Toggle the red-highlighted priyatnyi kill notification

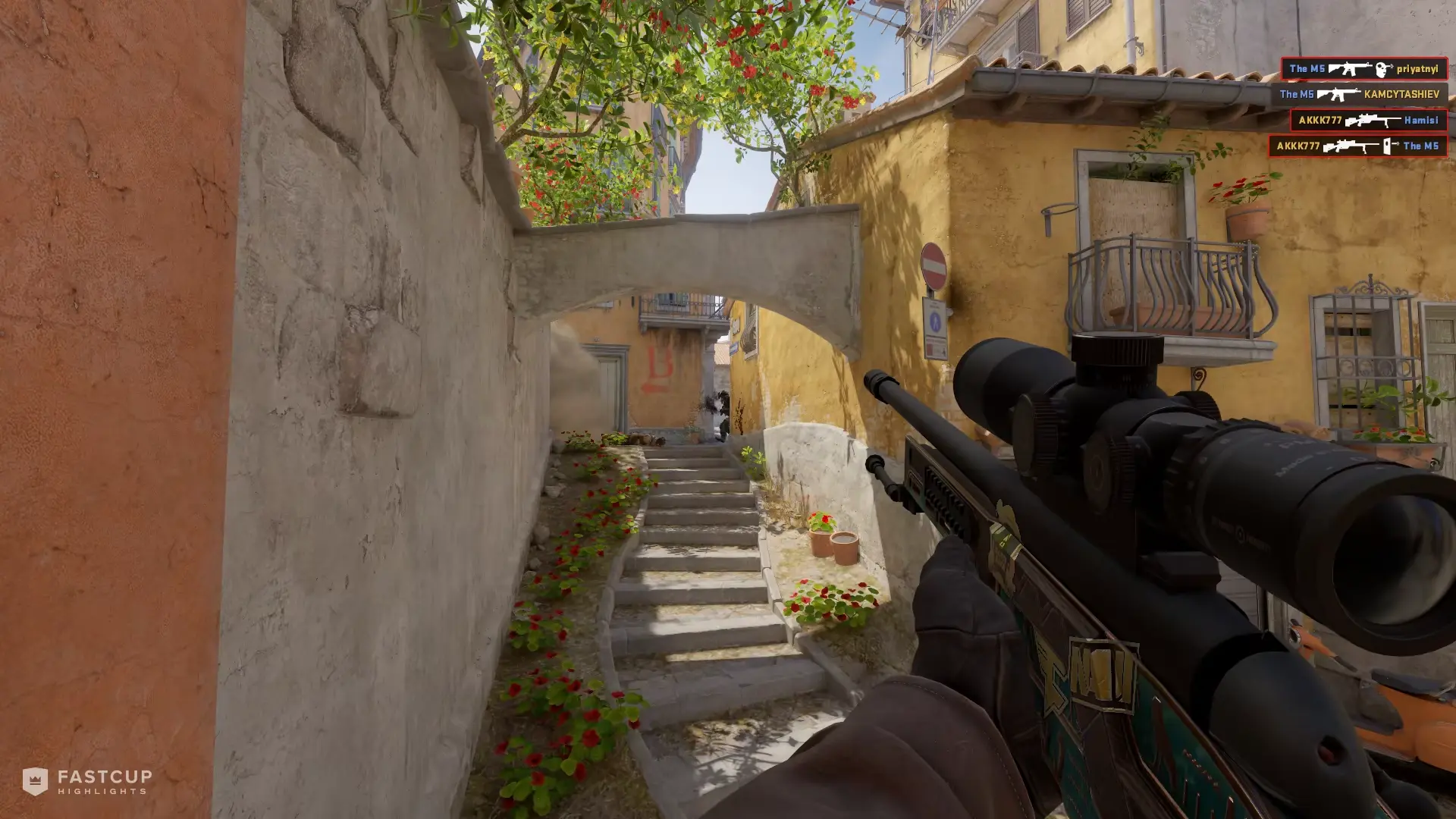coord(1363,69)
